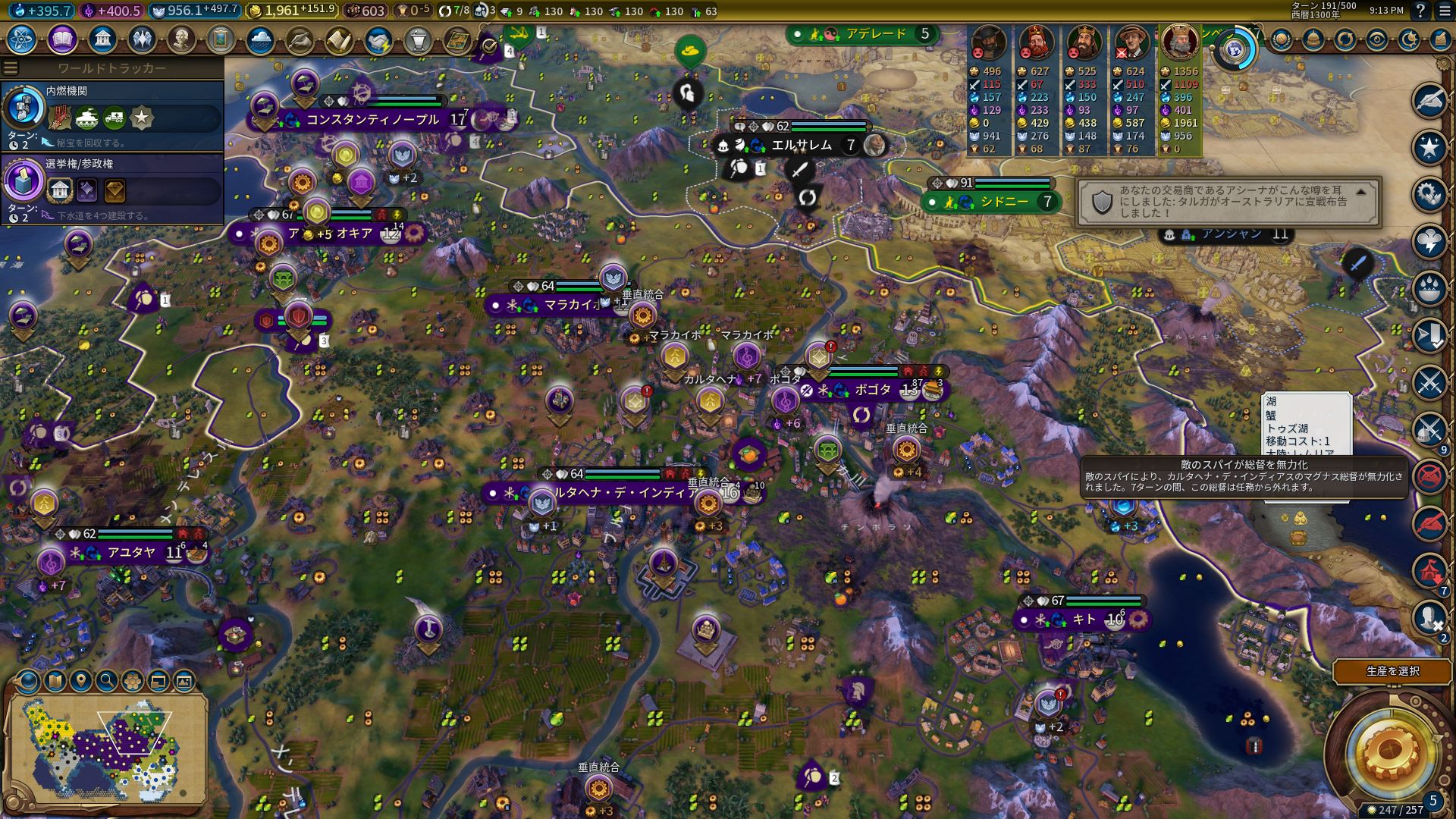Open the government building icon
This screenshot has width=1456, height=819.
pyautogui.click(x=102, y=39)
